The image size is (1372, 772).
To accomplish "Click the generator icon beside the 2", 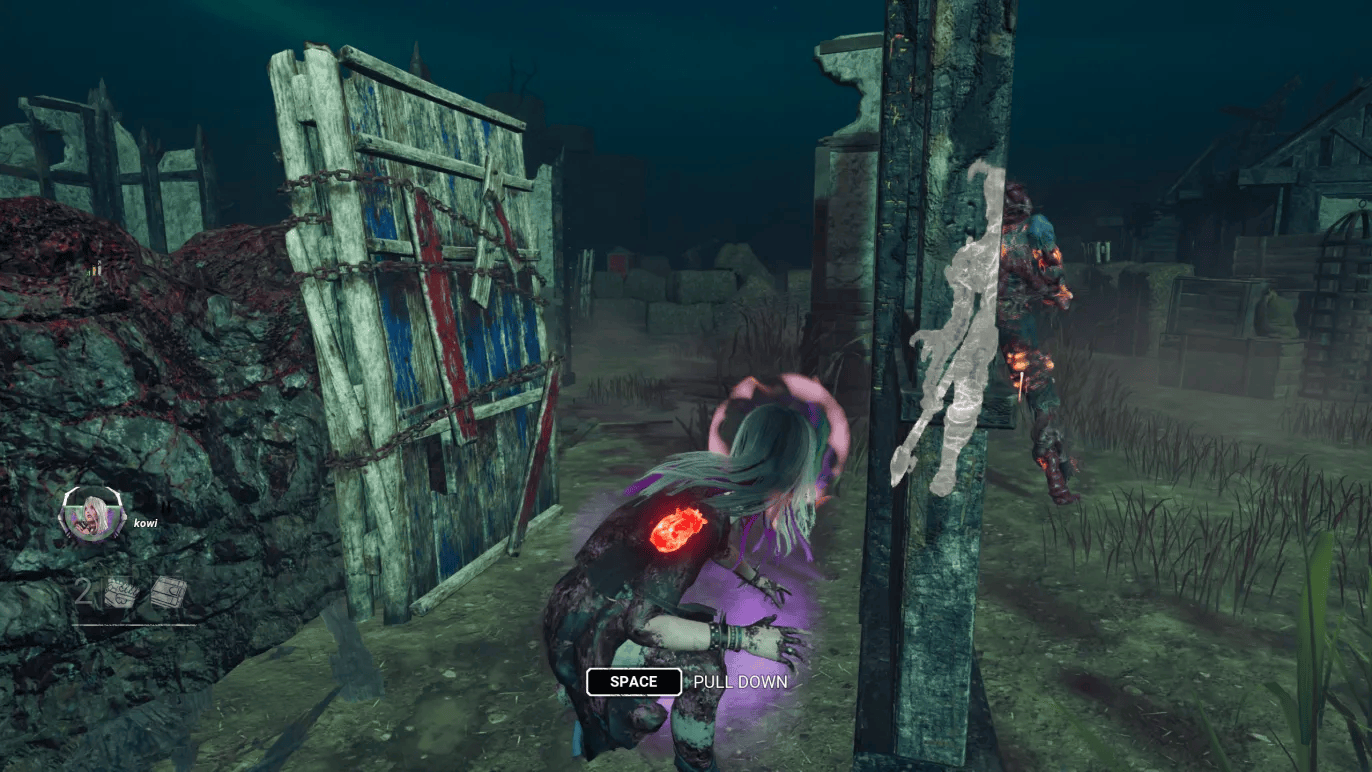I will (122, 594).
